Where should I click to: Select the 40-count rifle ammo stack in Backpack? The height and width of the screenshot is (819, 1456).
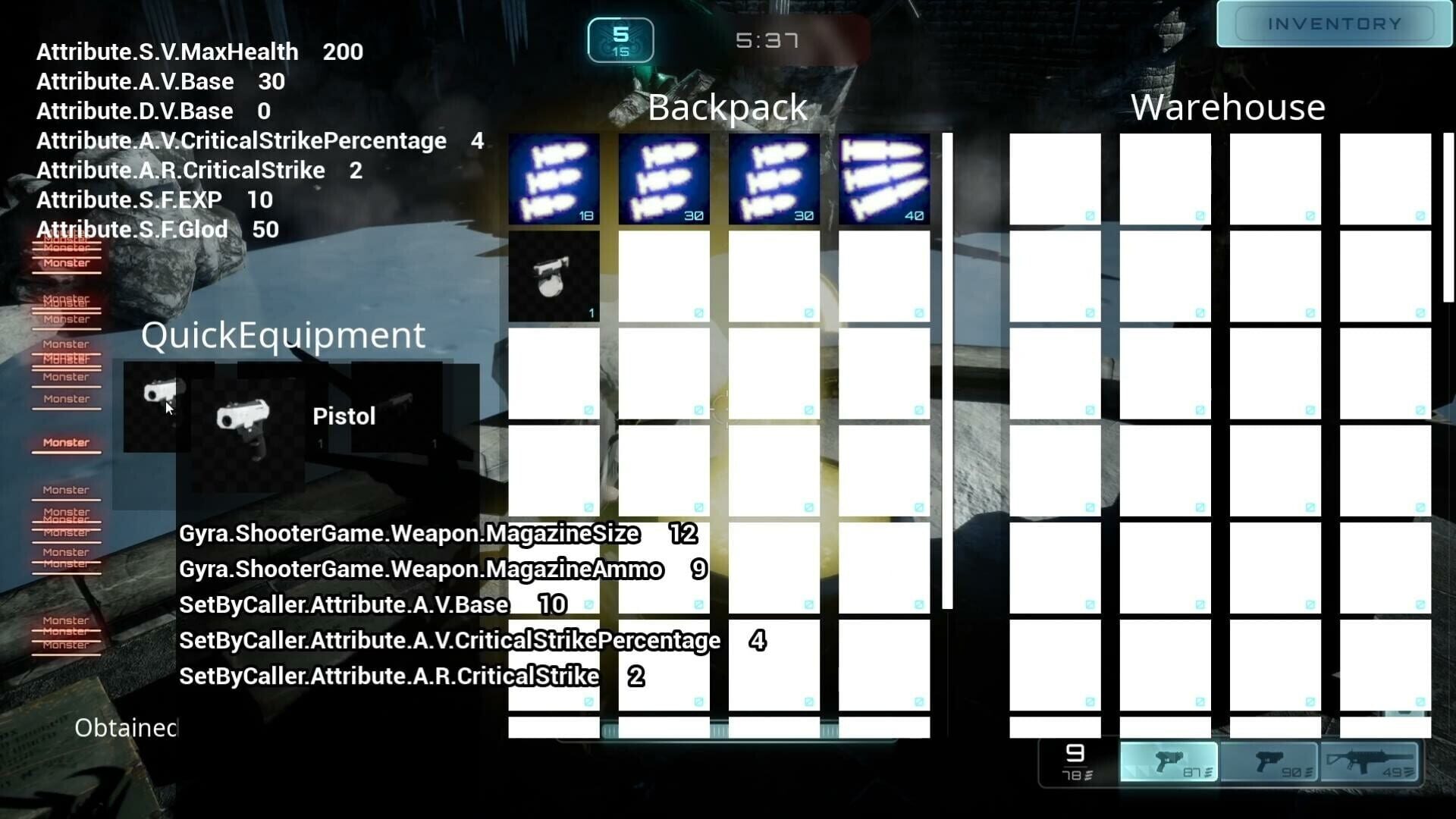pos(883,179)
